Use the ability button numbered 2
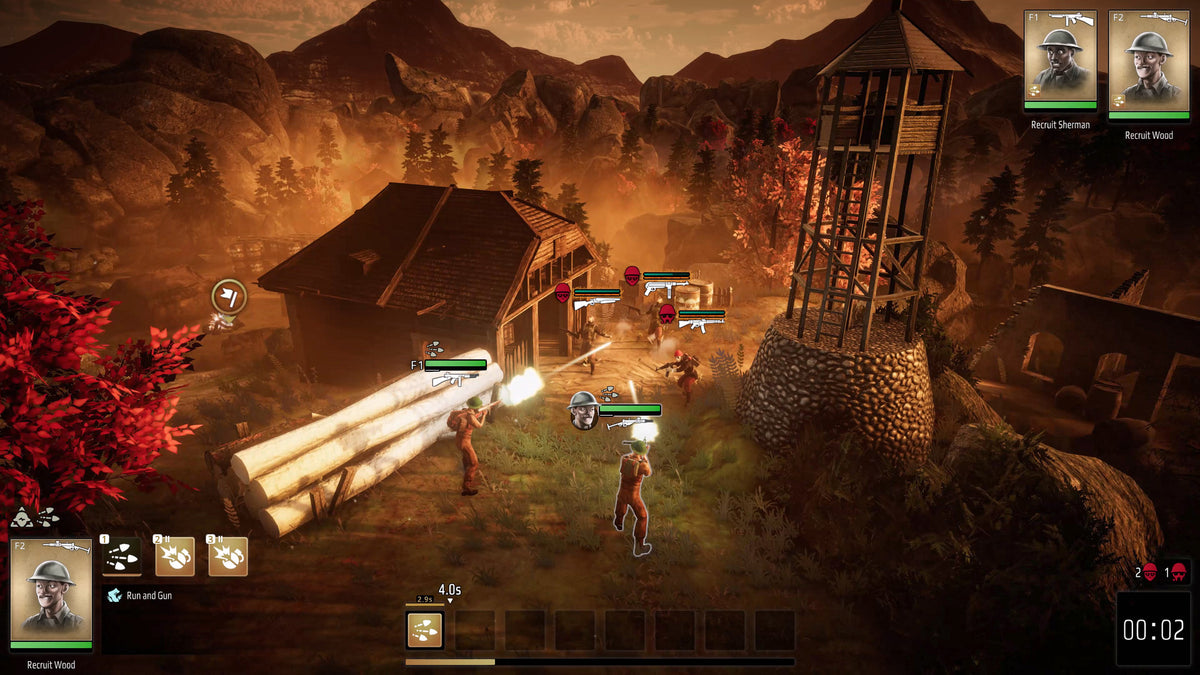The width and height of the screenshot is (1200, 675). tap(175, 556)
